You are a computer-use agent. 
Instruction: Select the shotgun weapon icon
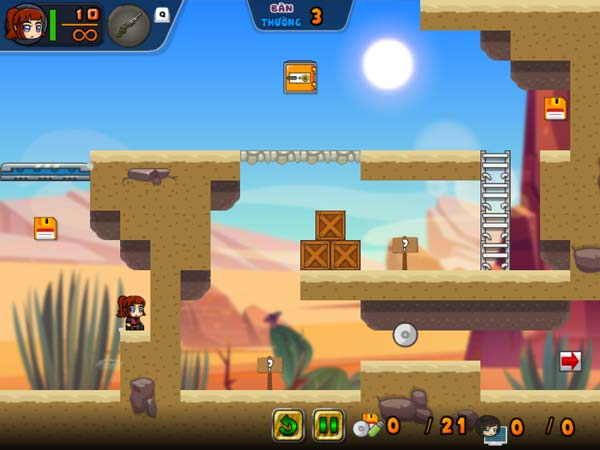pos(129,25)
